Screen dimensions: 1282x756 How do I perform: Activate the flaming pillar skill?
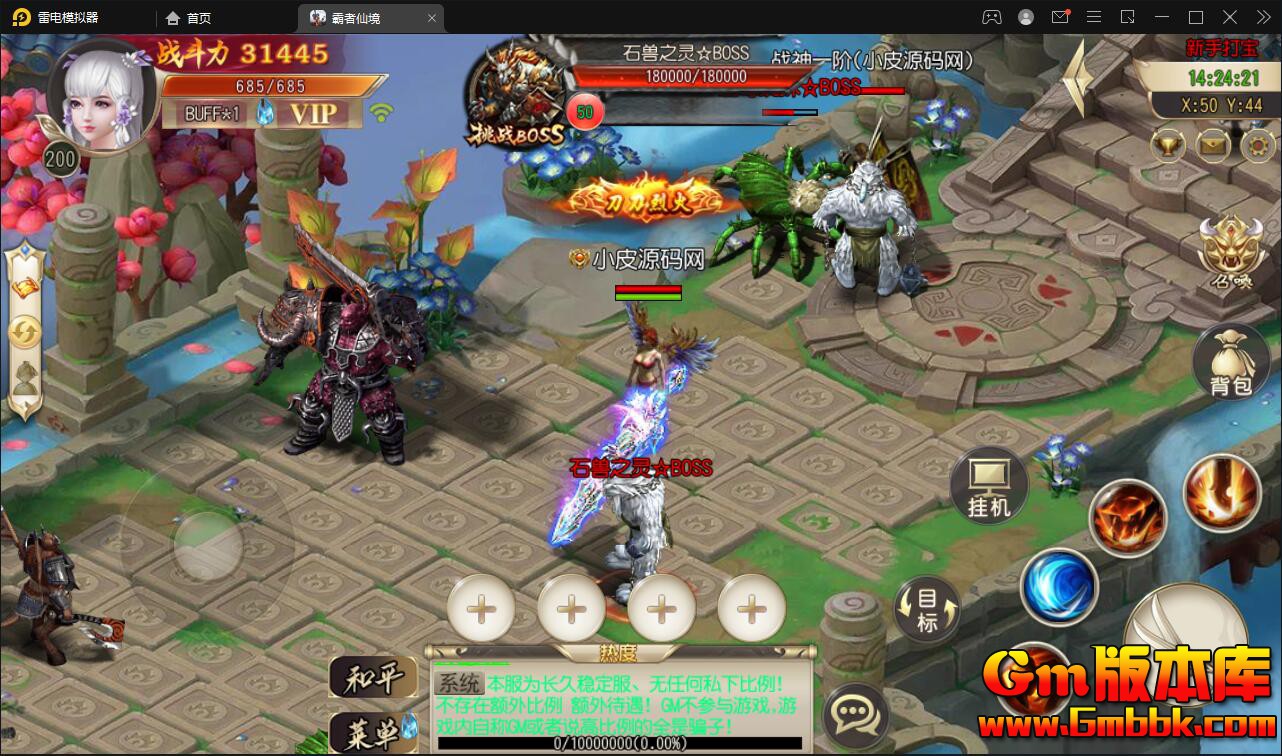(x=1220, y=491)
